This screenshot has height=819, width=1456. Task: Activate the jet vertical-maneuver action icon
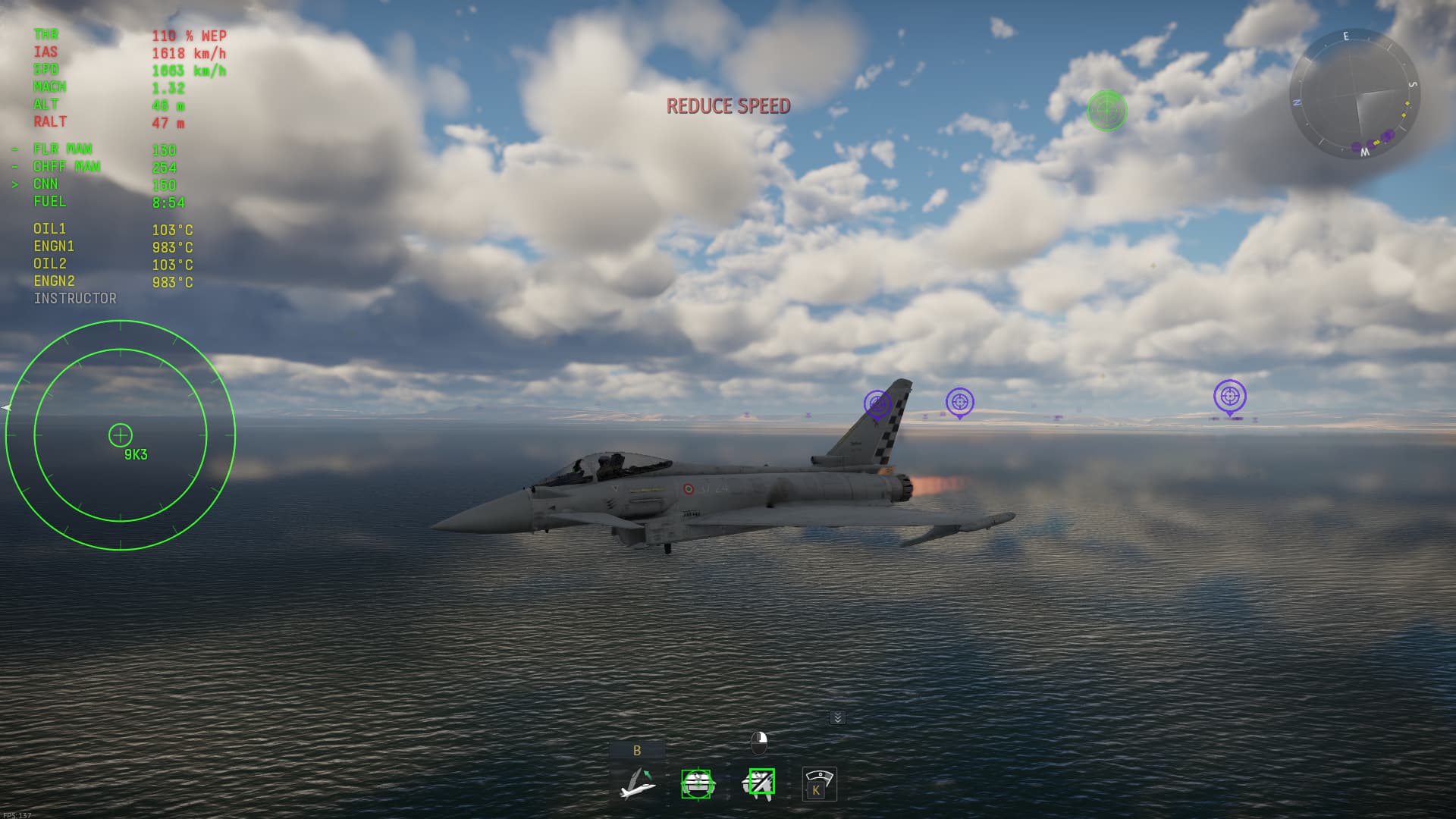point(637,783)
